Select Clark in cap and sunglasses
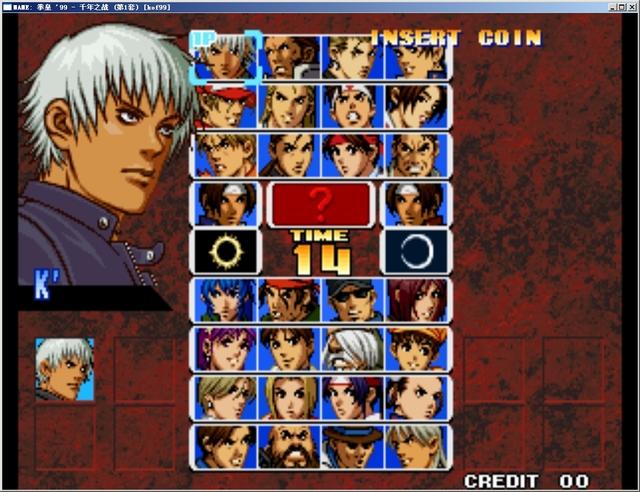This screenshot has width=640, height=492. coord(353,300)
